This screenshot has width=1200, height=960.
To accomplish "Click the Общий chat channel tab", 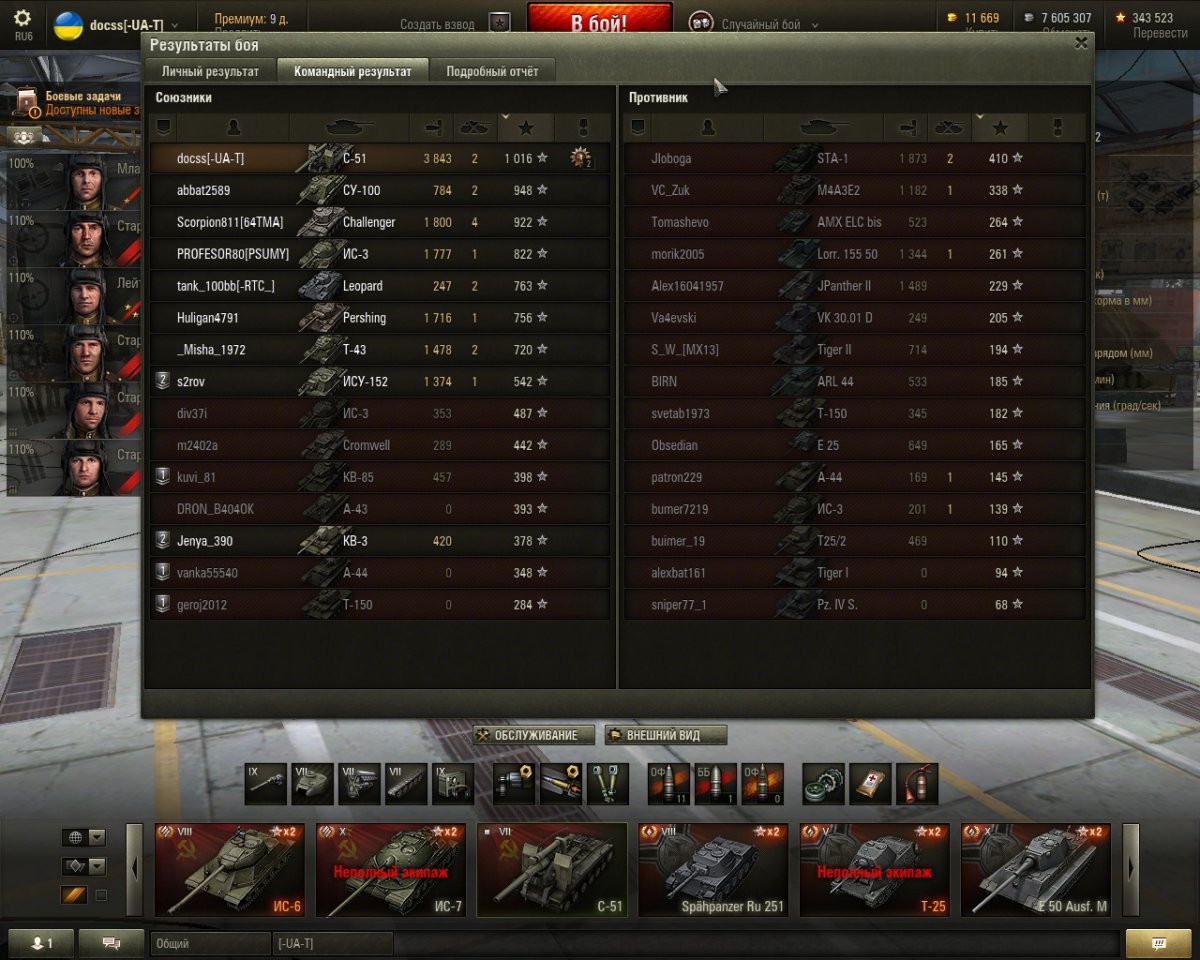I will coord(210,943).
